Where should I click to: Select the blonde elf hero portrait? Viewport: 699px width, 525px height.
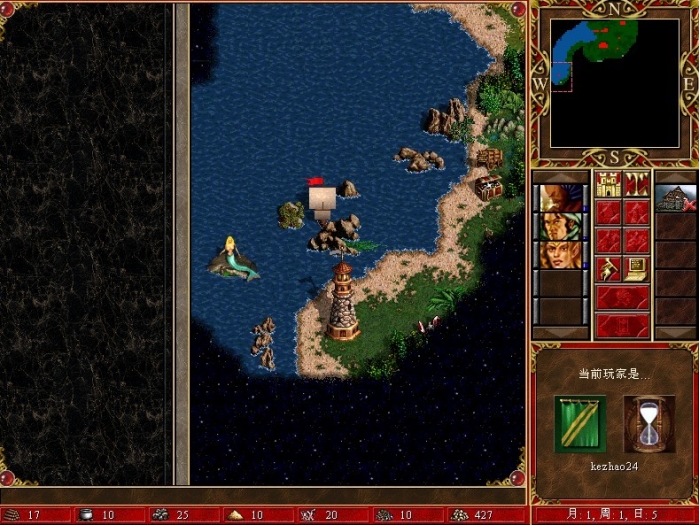point(561,254)
